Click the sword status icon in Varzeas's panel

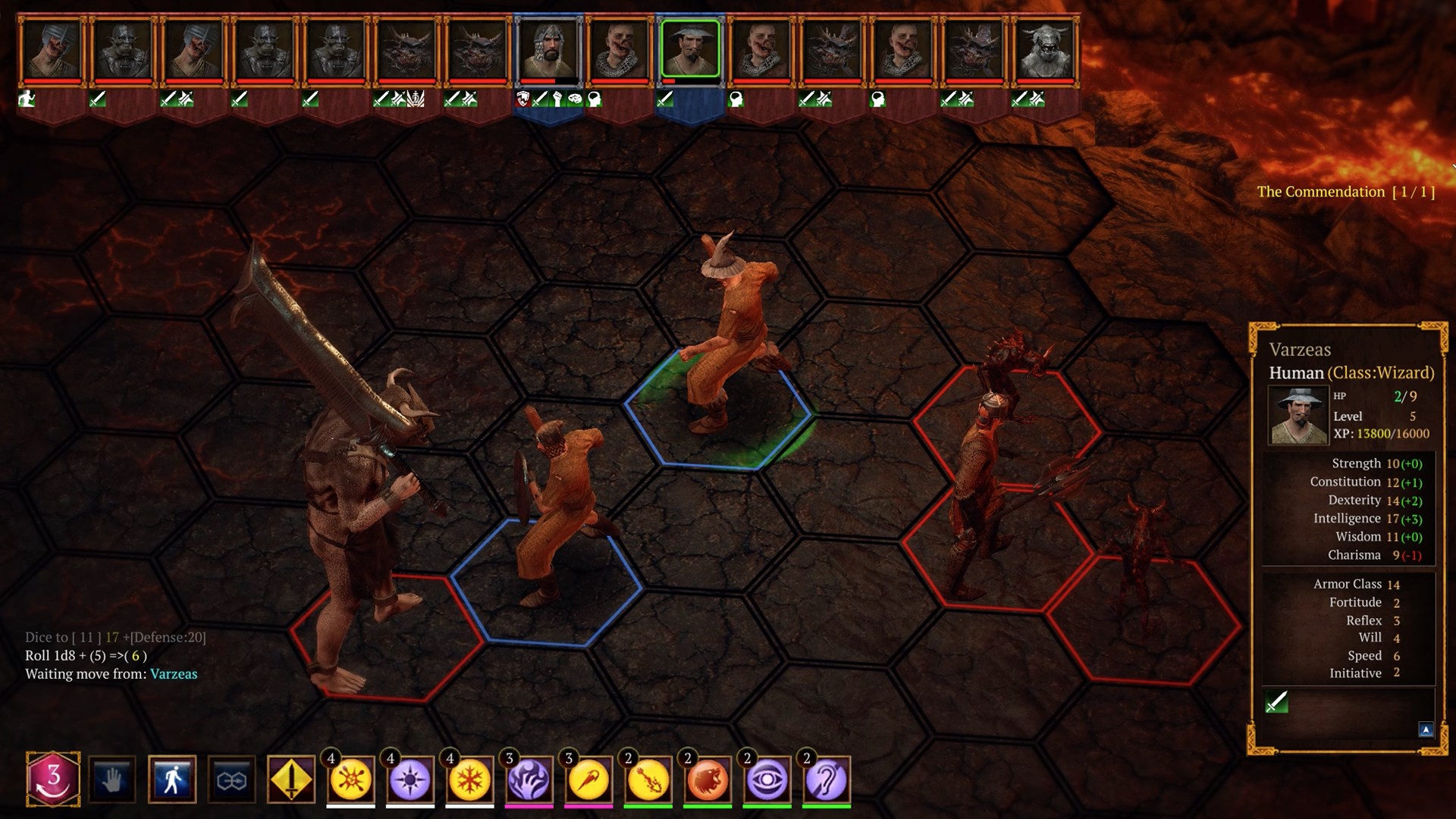(1277, 702)
